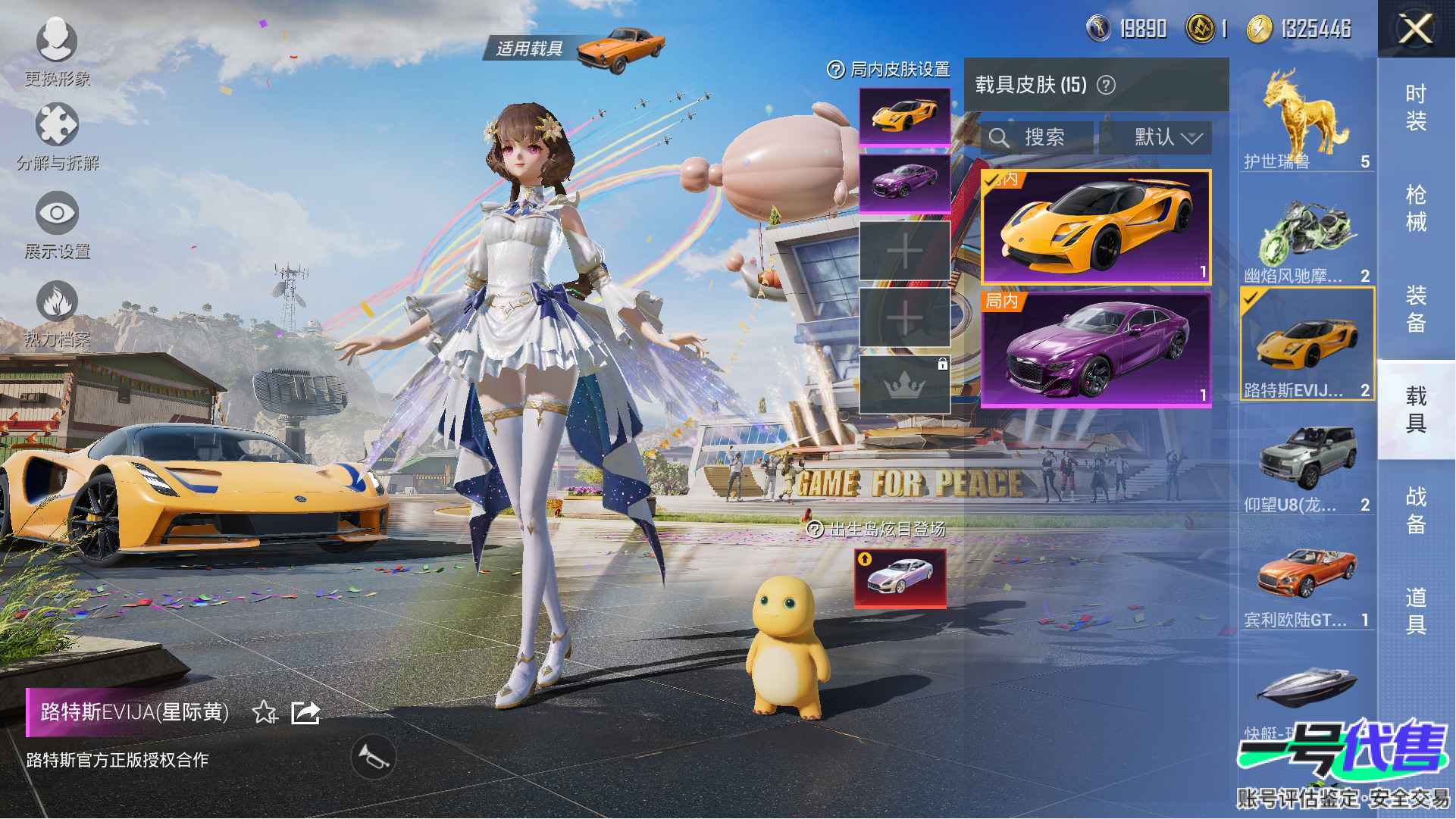This screenshot has width=1456, height=819.
Task: Favorite the skin with the star icon
Action: click(x=264, y=712)
